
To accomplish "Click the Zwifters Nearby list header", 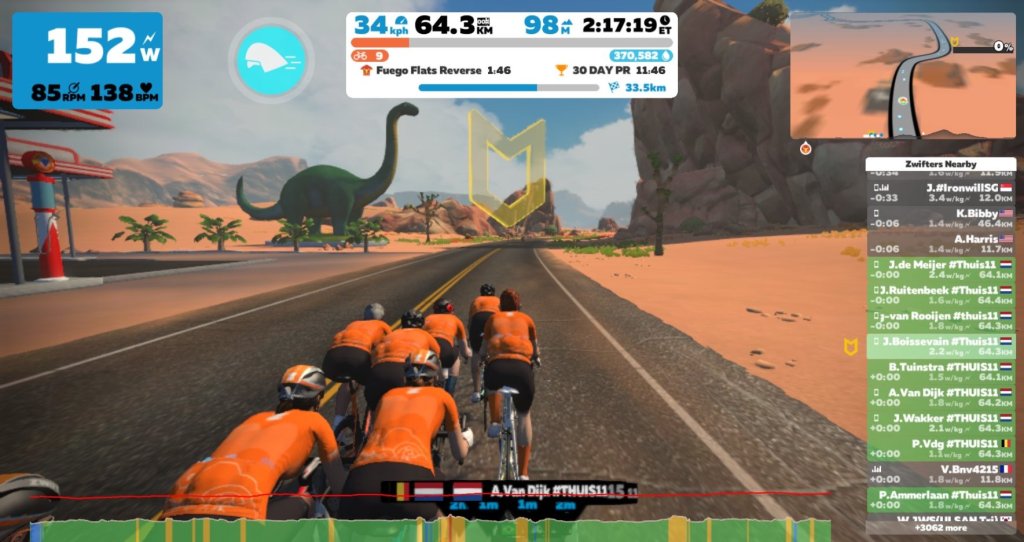I will (941, 164).
